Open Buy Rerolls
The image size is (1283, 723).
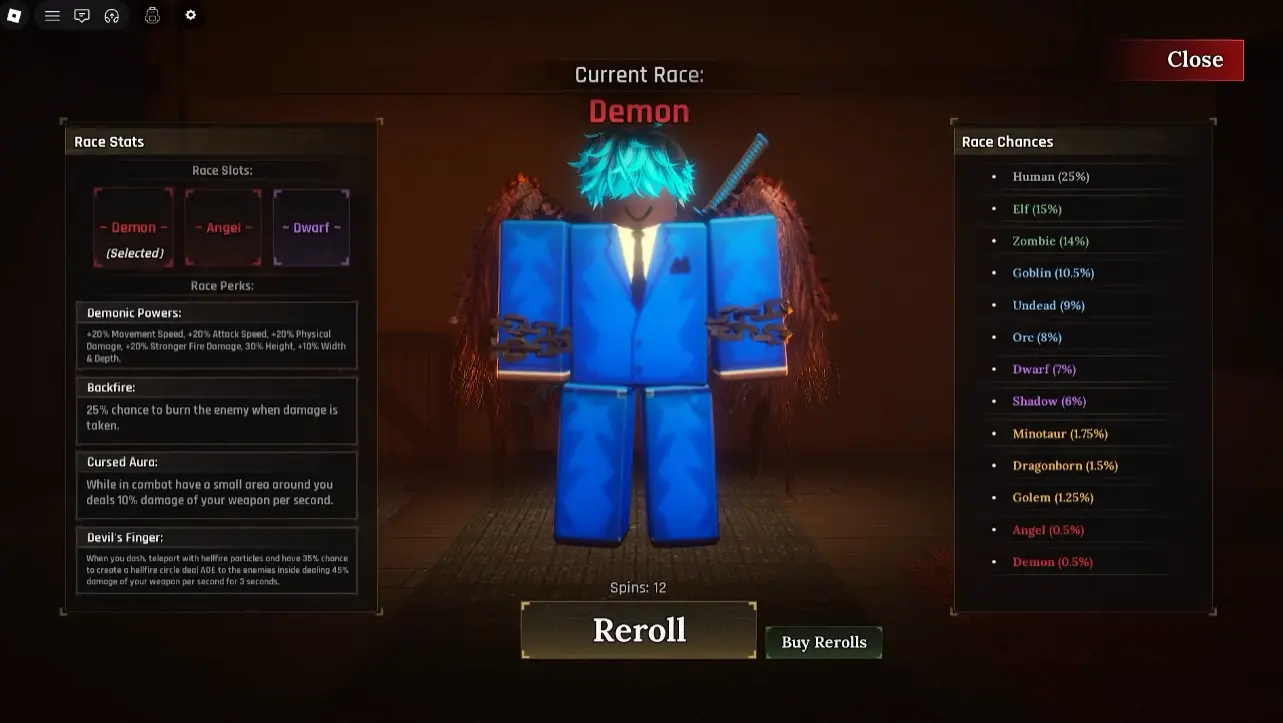coord(823,642)
